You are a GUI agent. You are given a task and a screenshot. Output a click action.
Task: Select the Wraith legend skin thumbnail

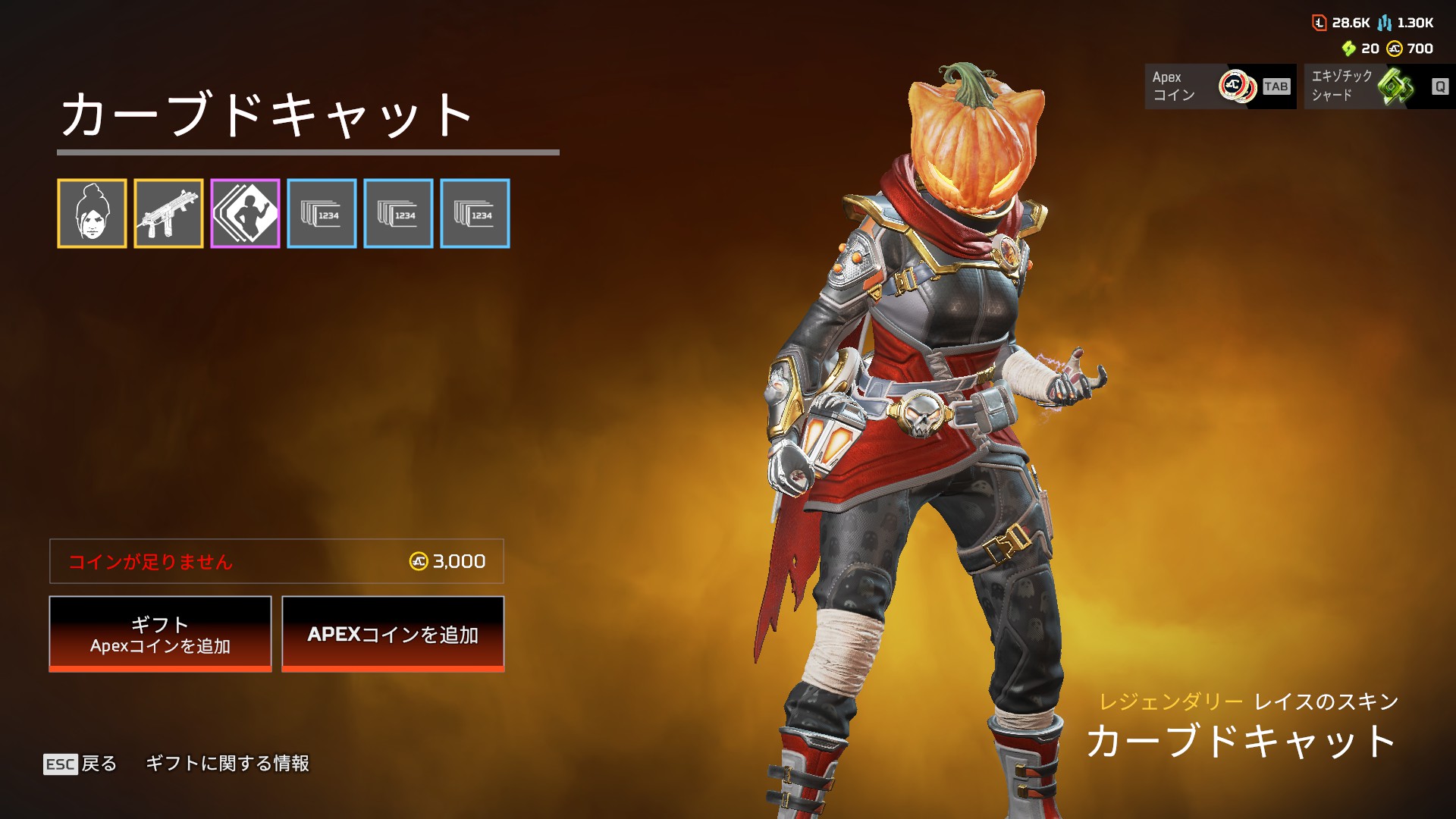pyautogui.click(x=92, y=214)
